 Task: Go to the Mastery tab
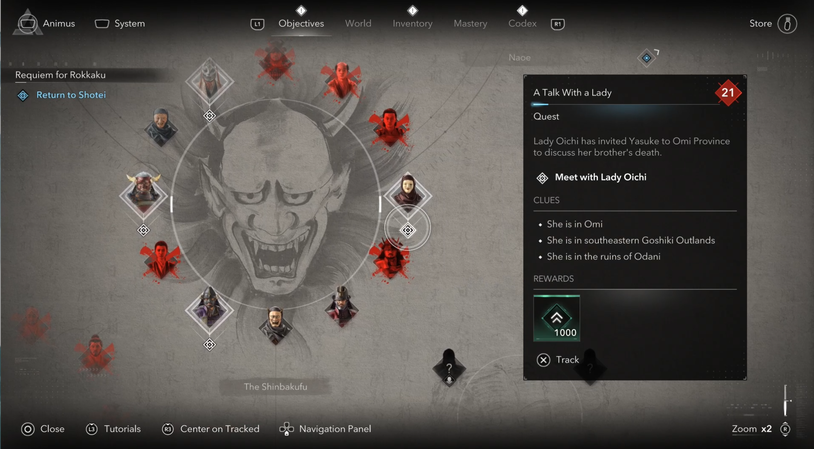[470, 23]
